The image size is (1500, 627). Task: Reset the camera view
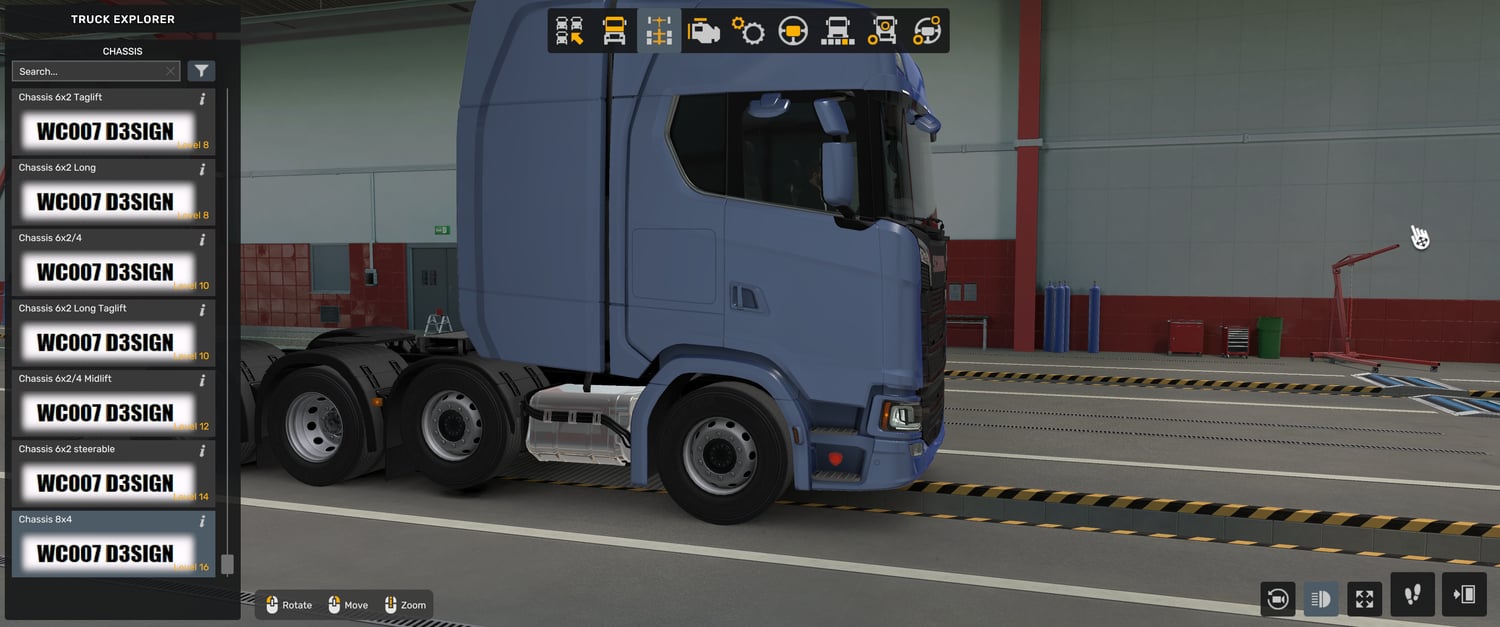1277,599
